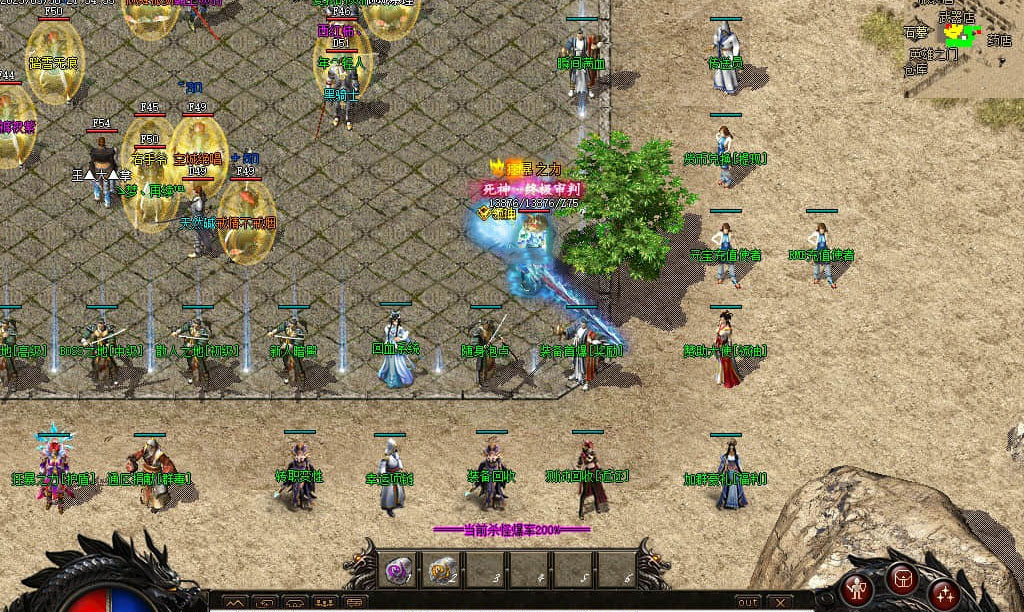
Task: Click the three-figures group button on bottom bar
Action: (323, 603)
